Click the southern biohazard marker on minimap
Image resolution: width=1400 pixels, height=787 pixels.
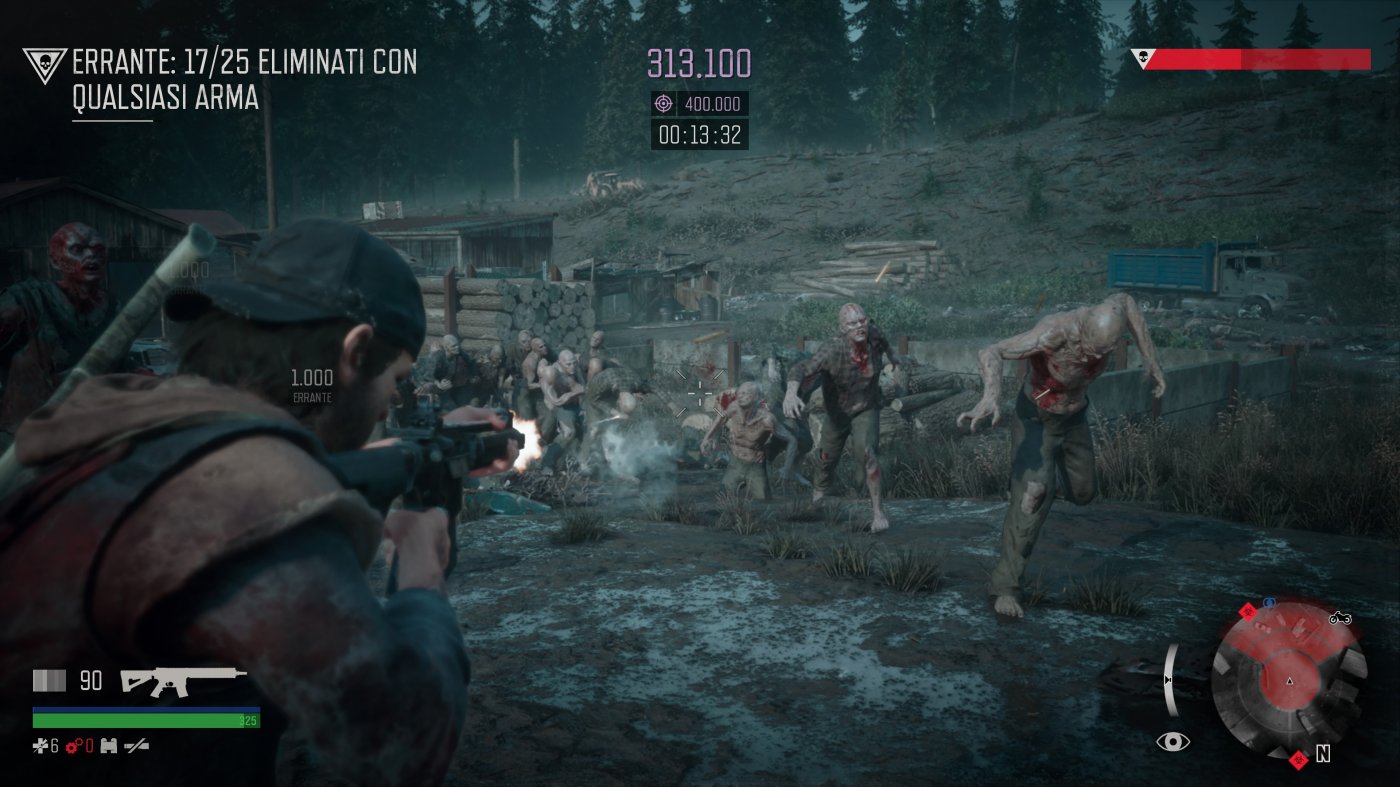coord(1300,761)
